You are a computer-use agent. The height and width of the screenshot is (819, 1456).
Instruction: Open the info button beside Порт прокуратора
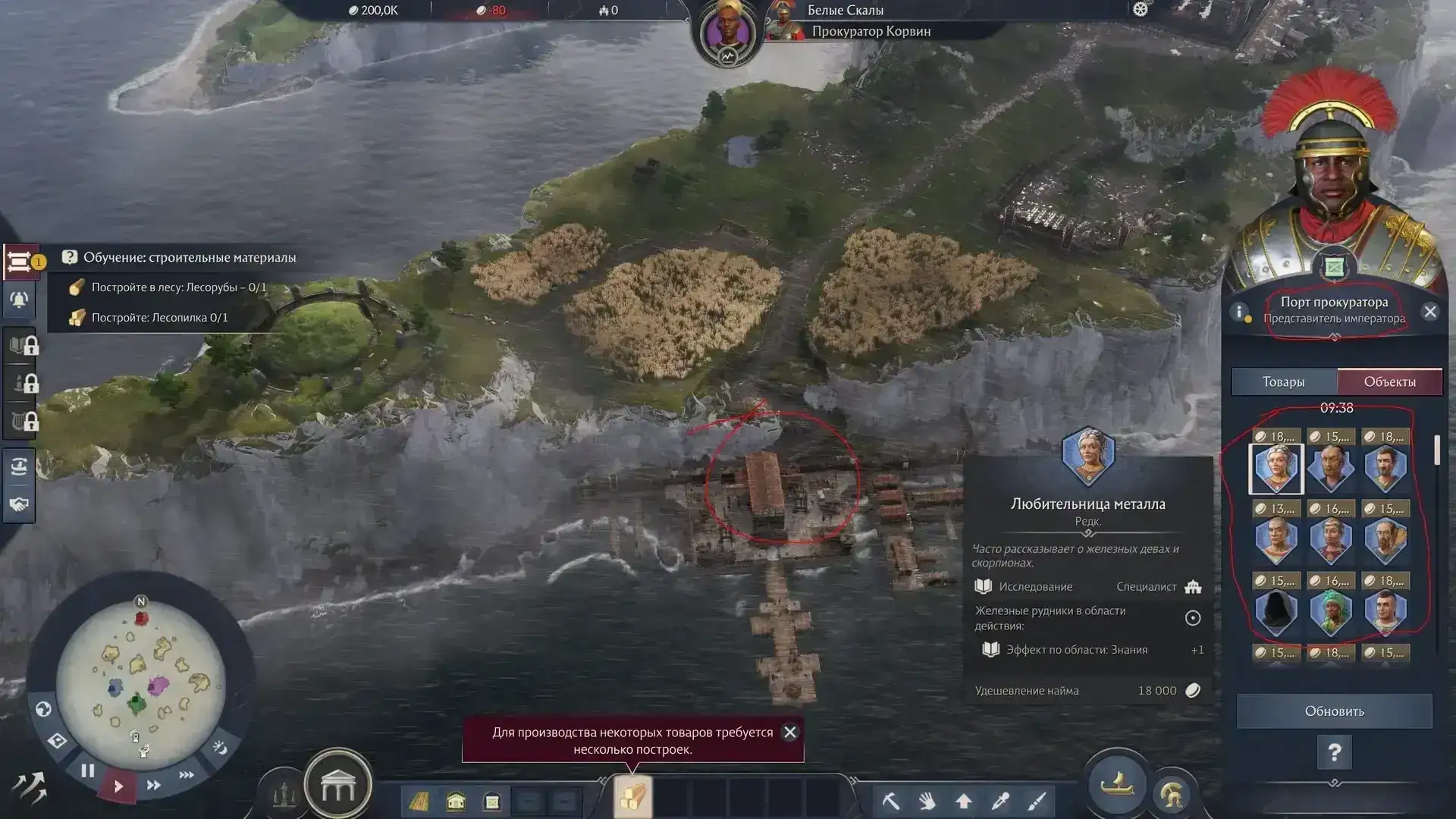(1240, 312)
